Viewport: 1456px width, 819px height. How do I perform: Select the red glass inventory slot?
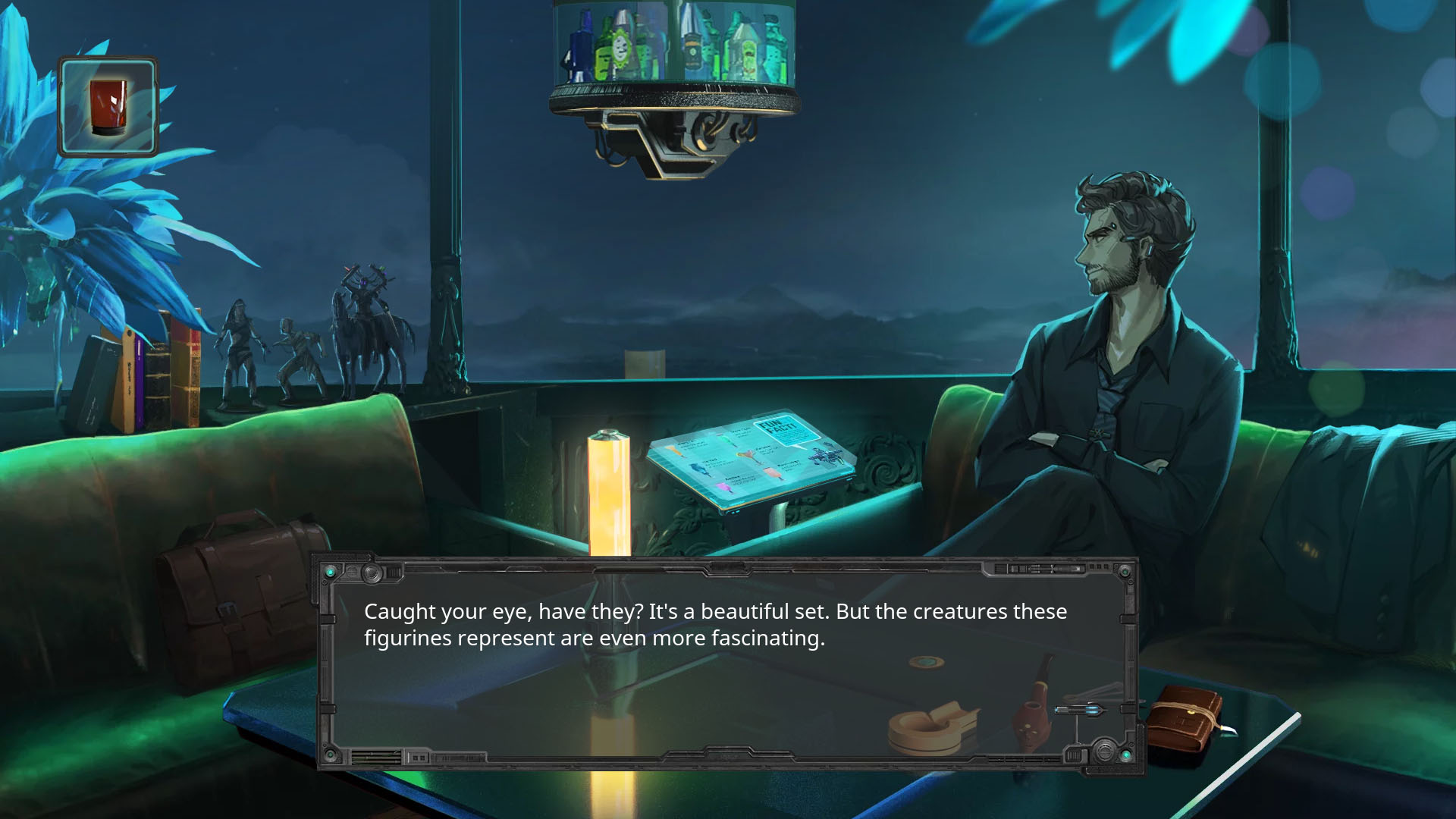click(x=108, y=107)
